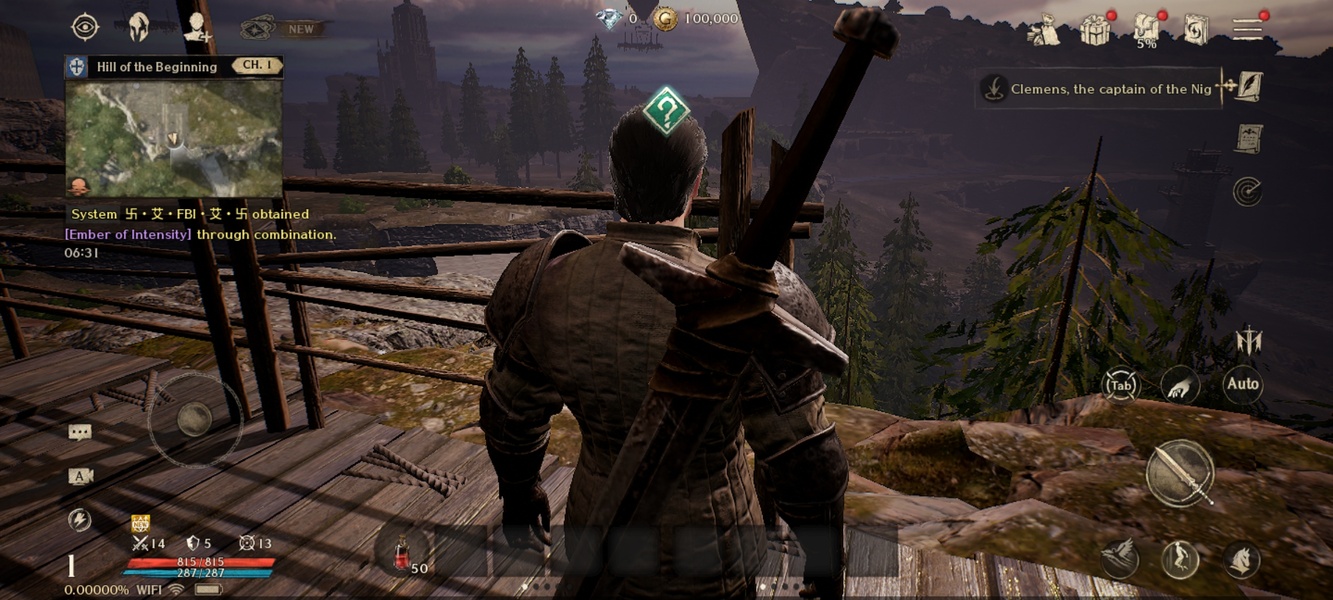The width and height of the screenshot is (1333, 600).
Task: Open the helmet character icon
Action: tap(138, 27)
